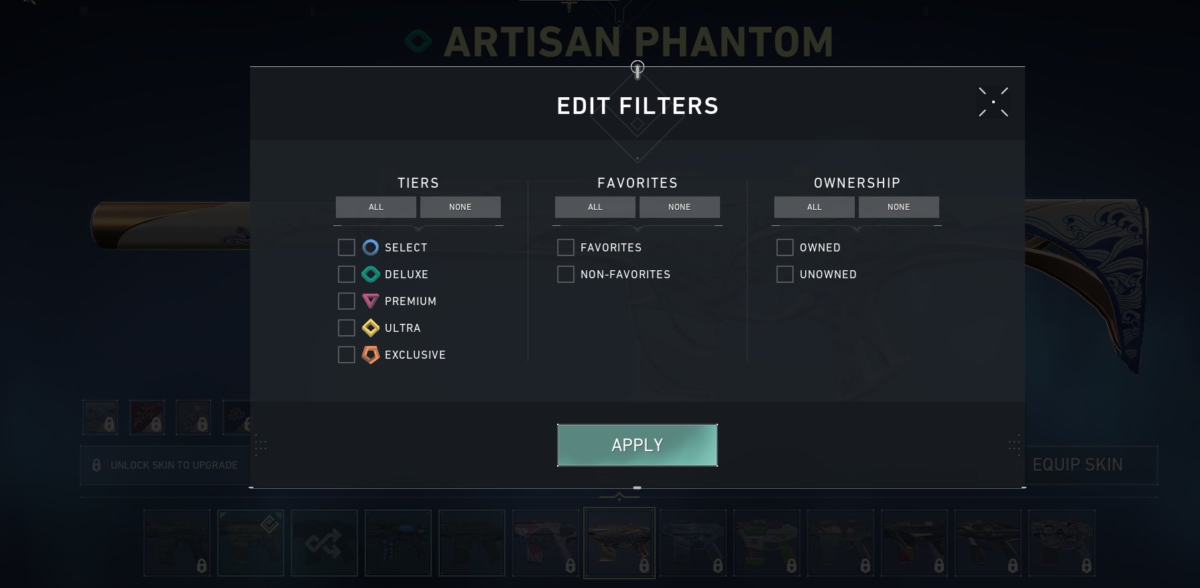Check the Favorites filter box
The height and width of the screenshot is (588, 1200).
[566, 248]
